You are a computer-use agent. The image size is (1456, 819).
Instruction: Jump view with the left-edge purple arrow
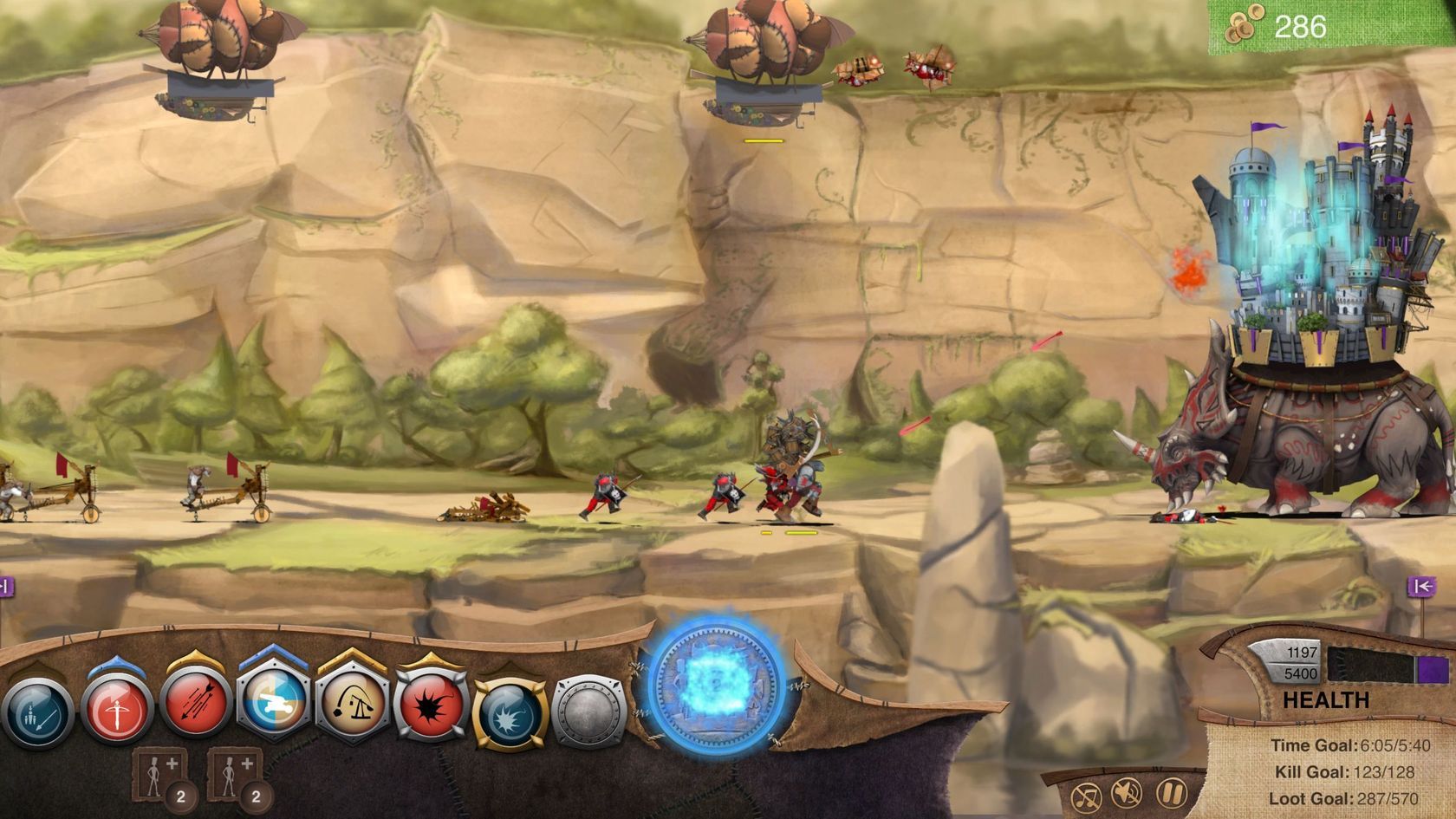coord(5,587)
